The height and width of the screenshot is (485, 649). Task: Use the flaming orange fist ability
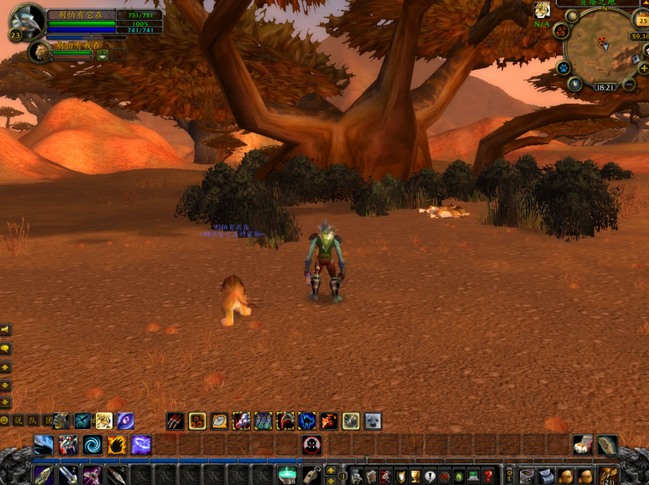[117, 444]
